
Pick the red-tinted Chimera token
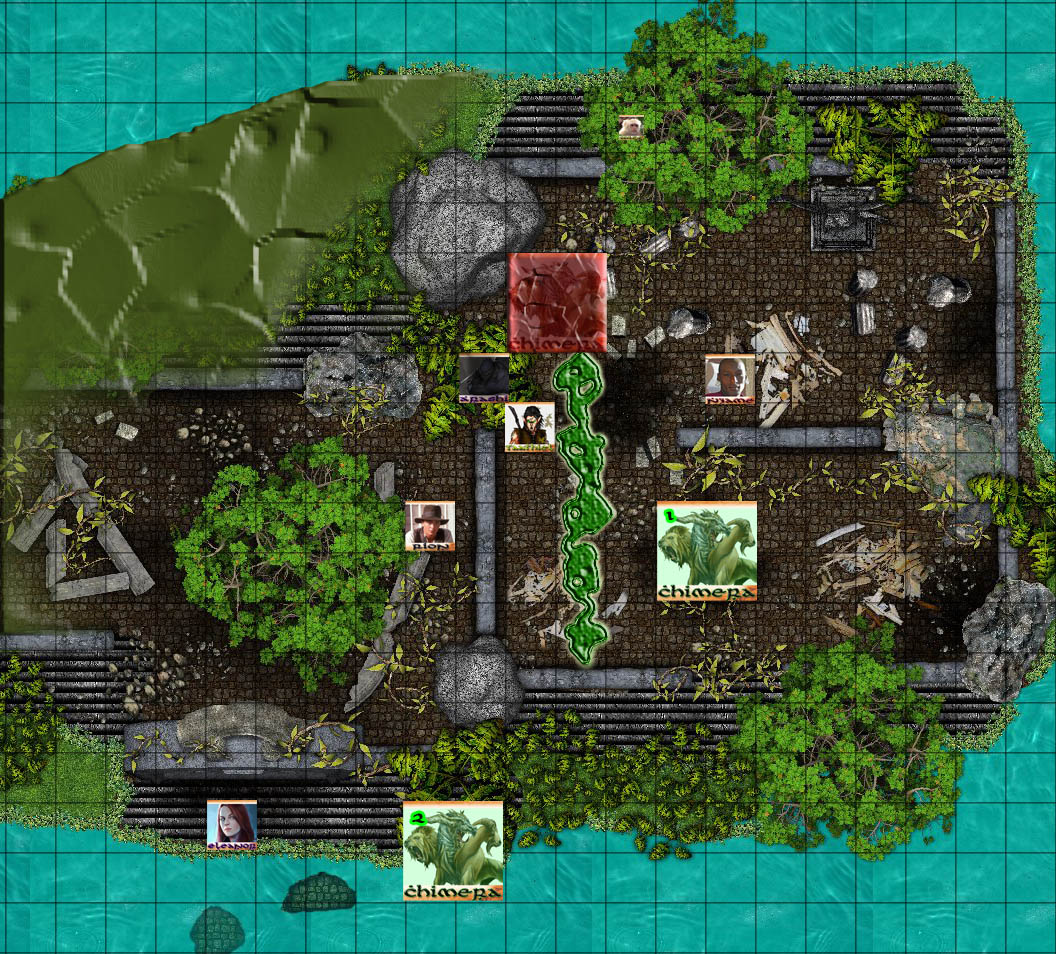(557, 302)
